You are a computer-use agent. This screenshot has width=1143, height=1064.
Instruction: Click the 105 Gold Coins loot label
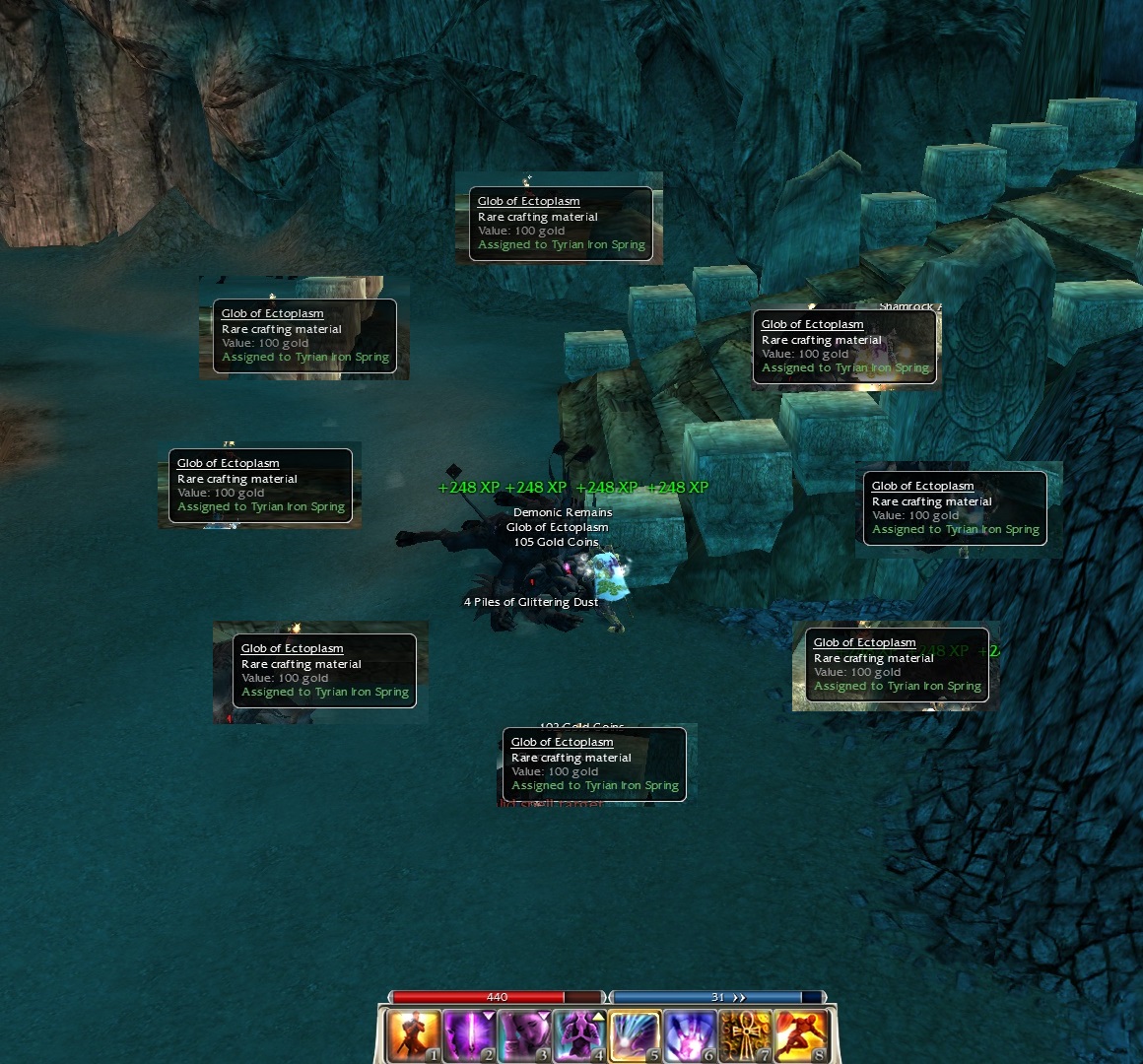pyautogui.click(x=556, y=542)
